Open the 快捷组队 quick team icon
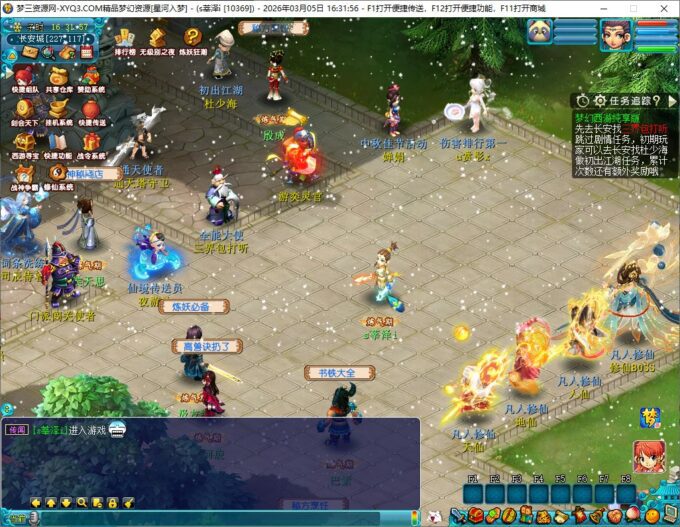This screenshot has width=680, height=527. pos(26,76)
